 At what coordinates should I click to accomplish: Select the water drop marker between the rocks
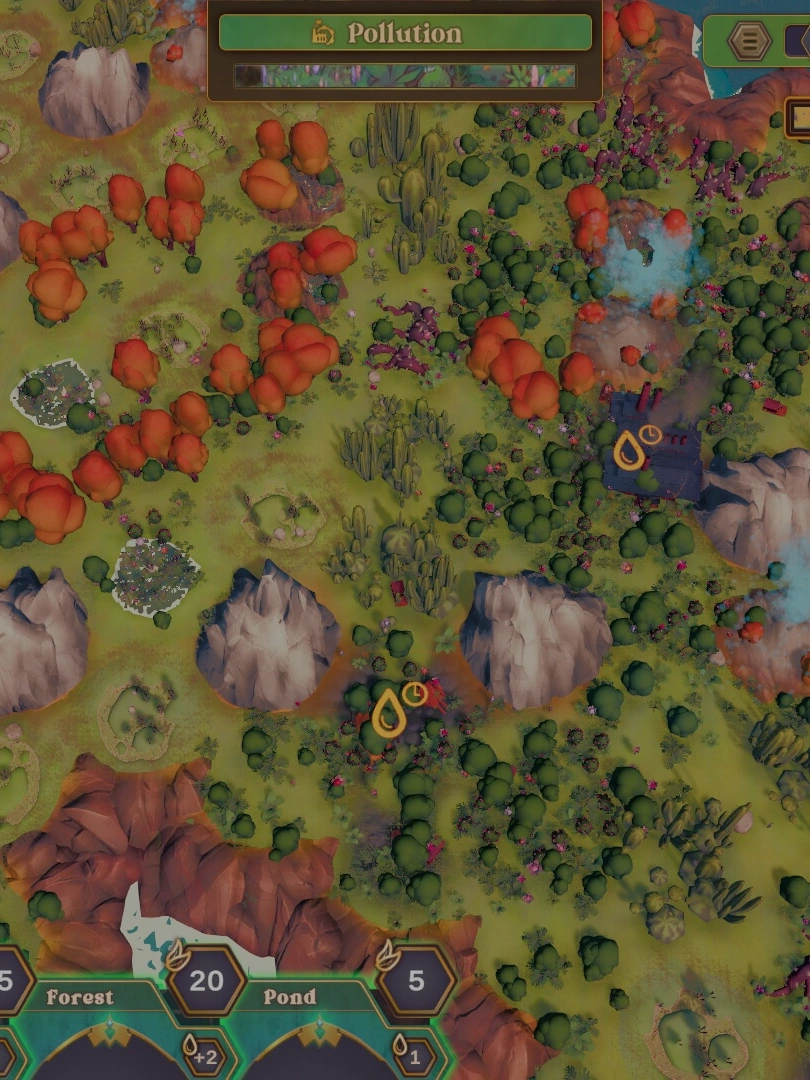tap(388, 715)
